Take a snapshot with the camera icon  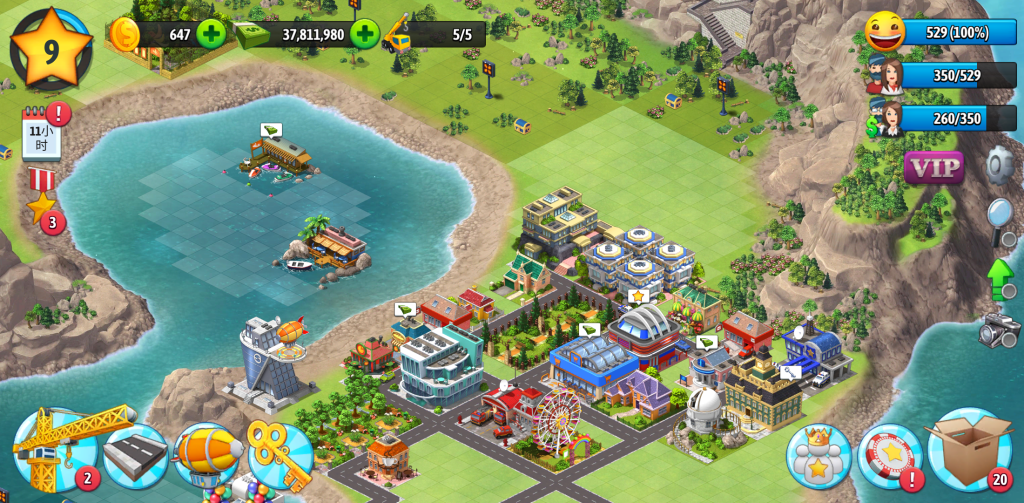point(999,328)
